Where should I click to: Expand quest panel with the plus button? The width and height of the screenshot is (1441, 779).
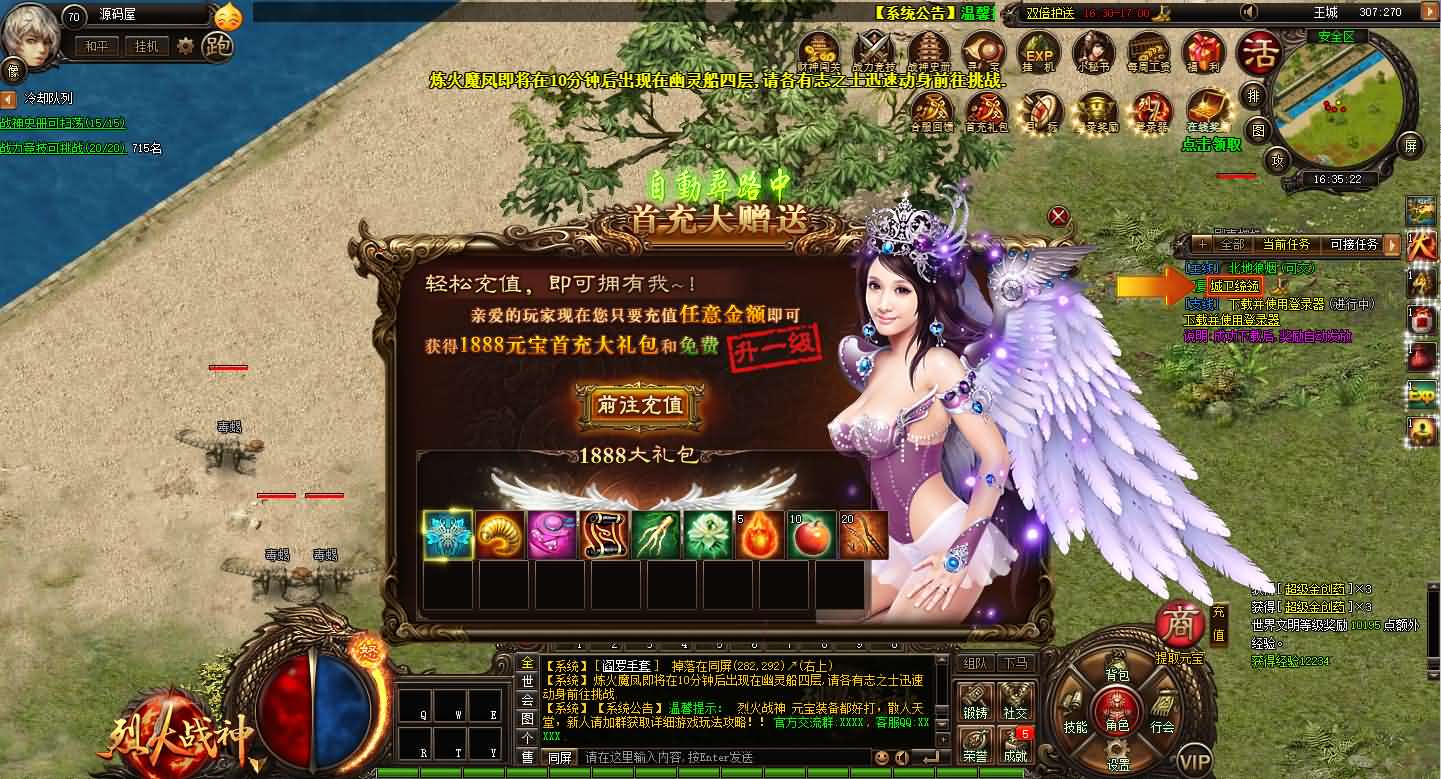coord(1204,244)
